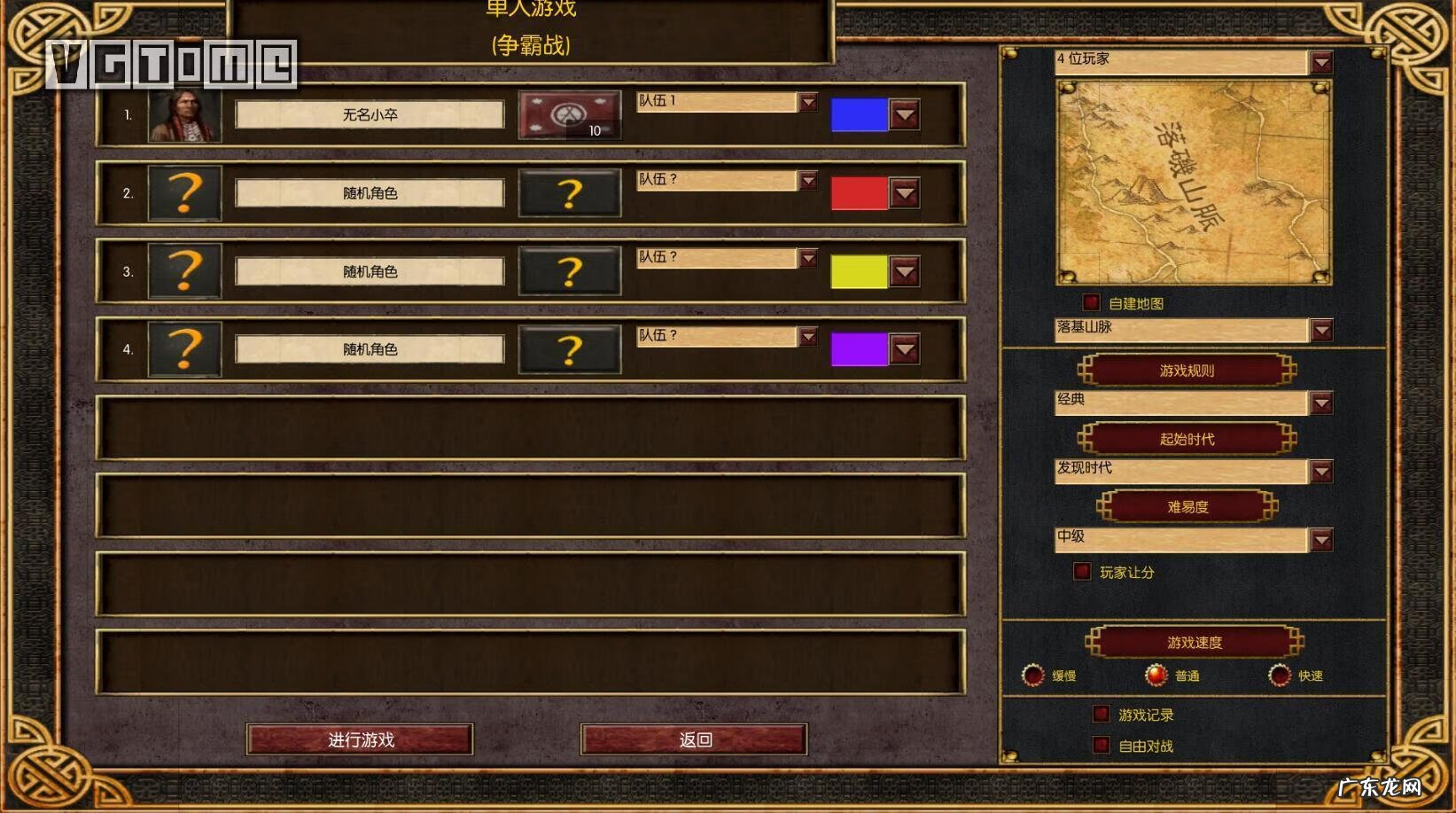
Task: Click the 难易度 difficulty header
Action: click(x=1187, y=506)
